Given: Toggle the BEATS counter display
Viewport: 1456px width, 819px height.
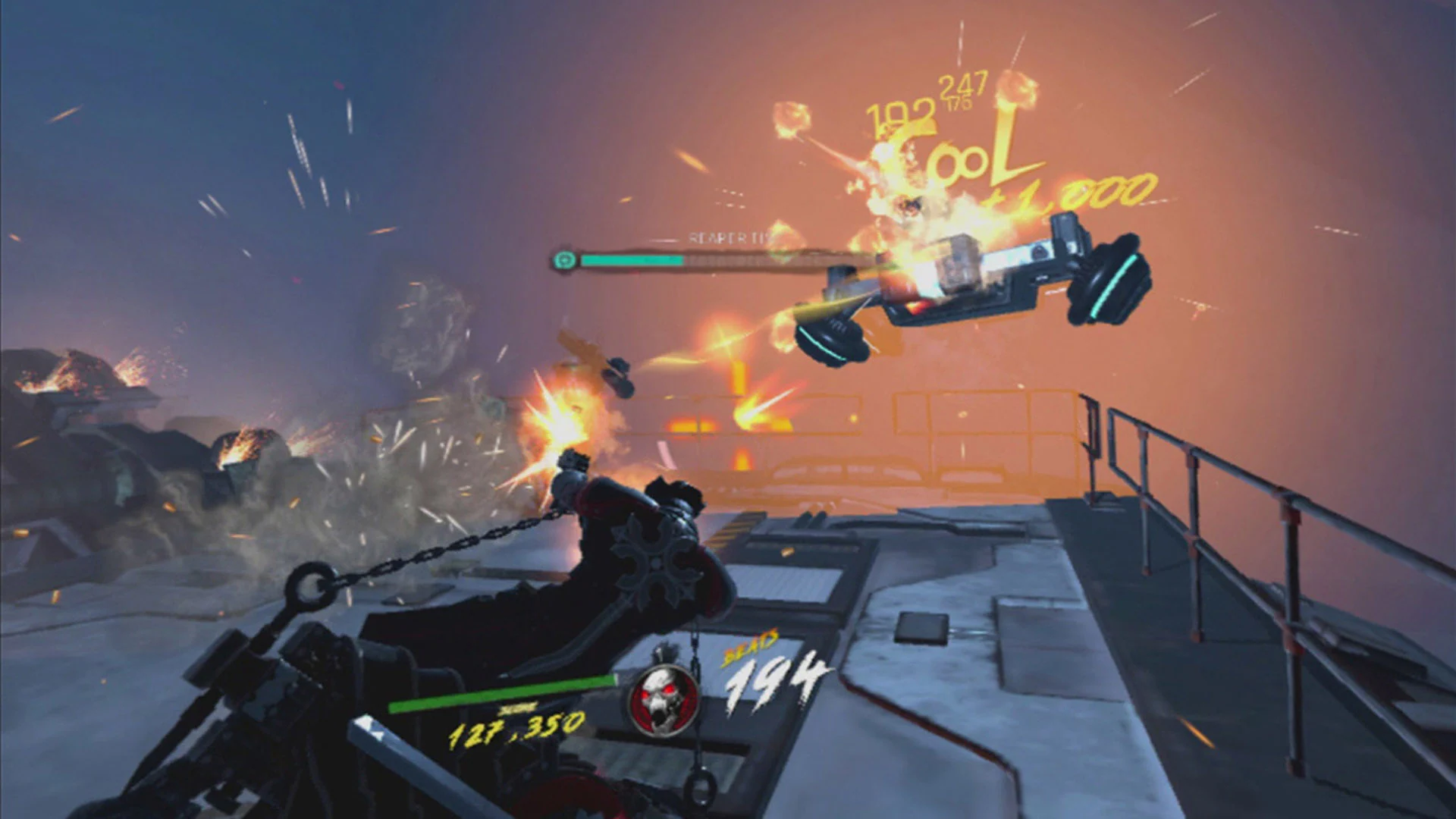Looking at the screenshot, I should 773,675.
